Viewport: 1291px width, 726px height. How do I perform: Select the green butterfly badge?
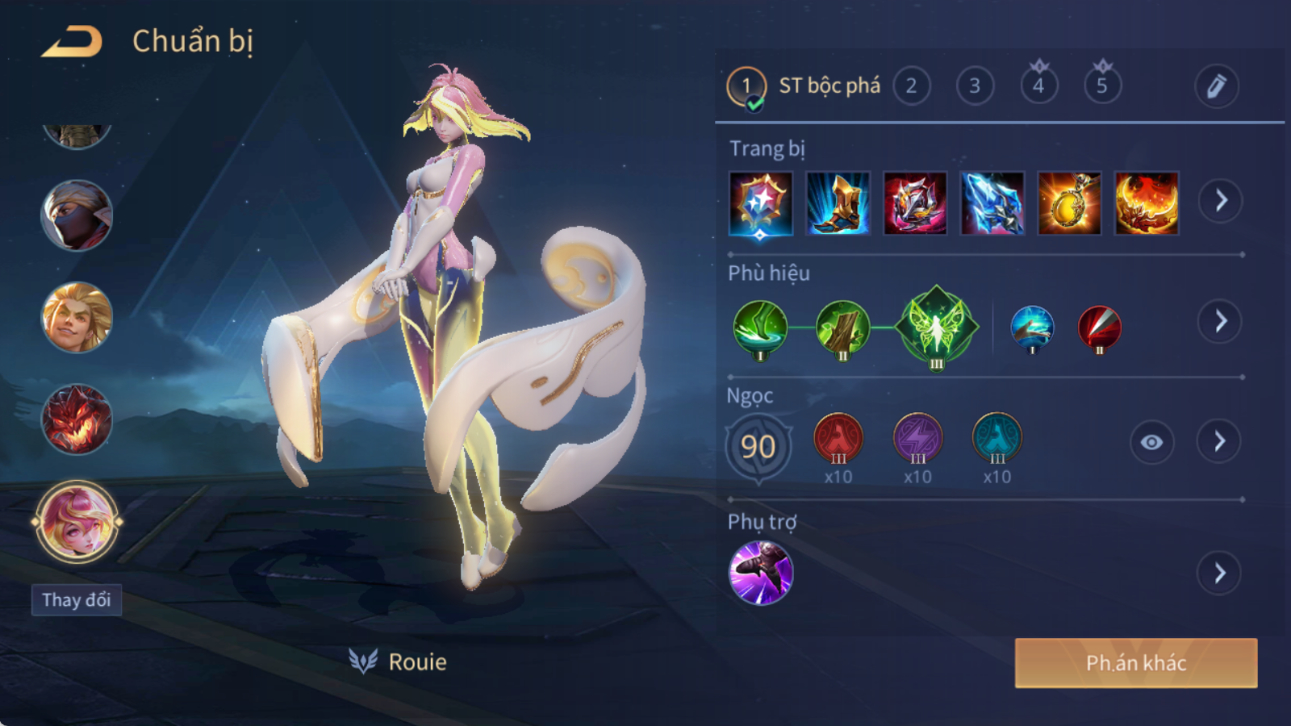tap(936, 327)
